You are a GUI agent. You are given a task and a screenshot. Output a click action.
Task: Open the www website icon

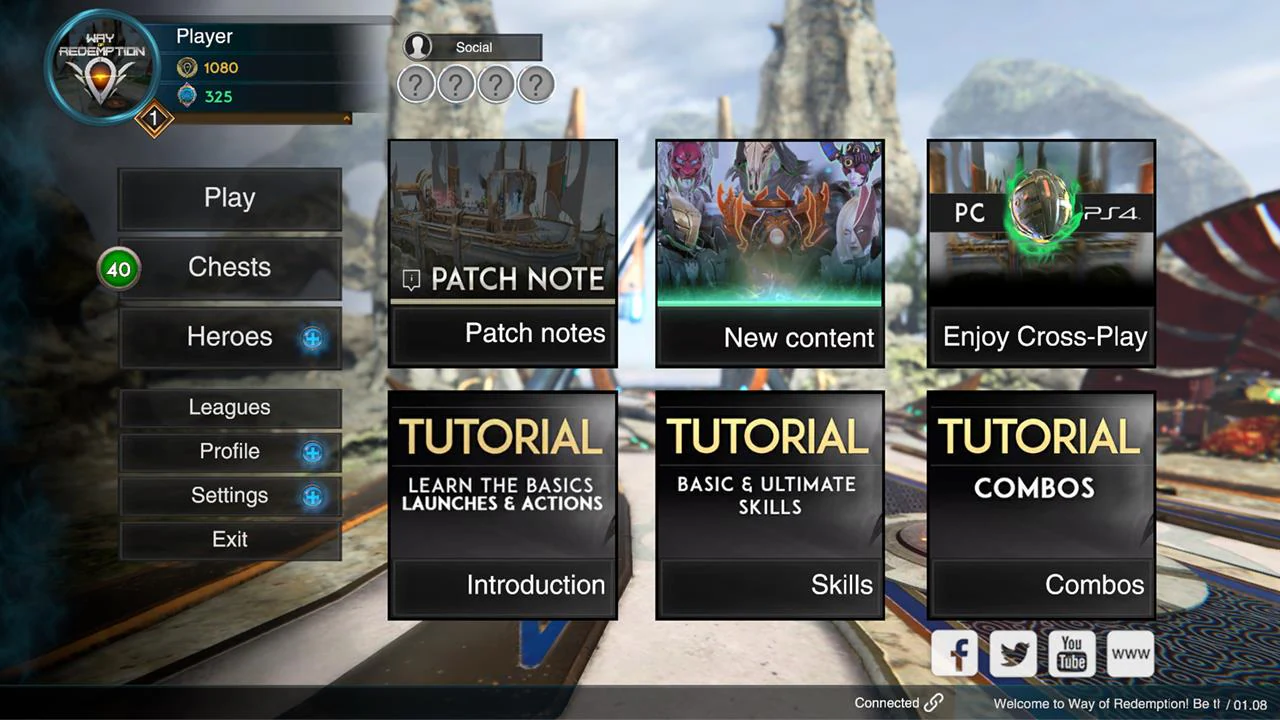(x=1130, y=653)
